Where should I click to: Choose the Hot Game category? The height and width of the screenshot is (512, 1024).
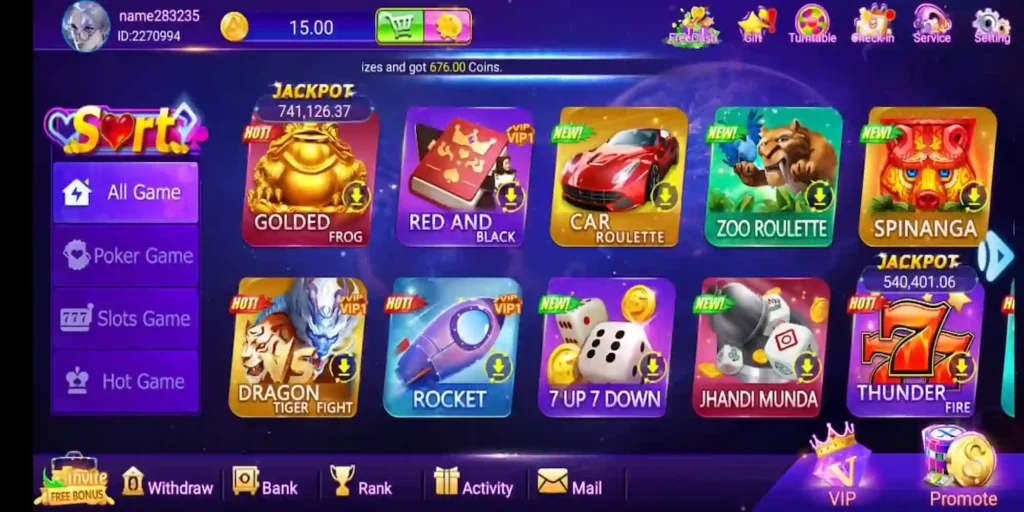[125, 381]
